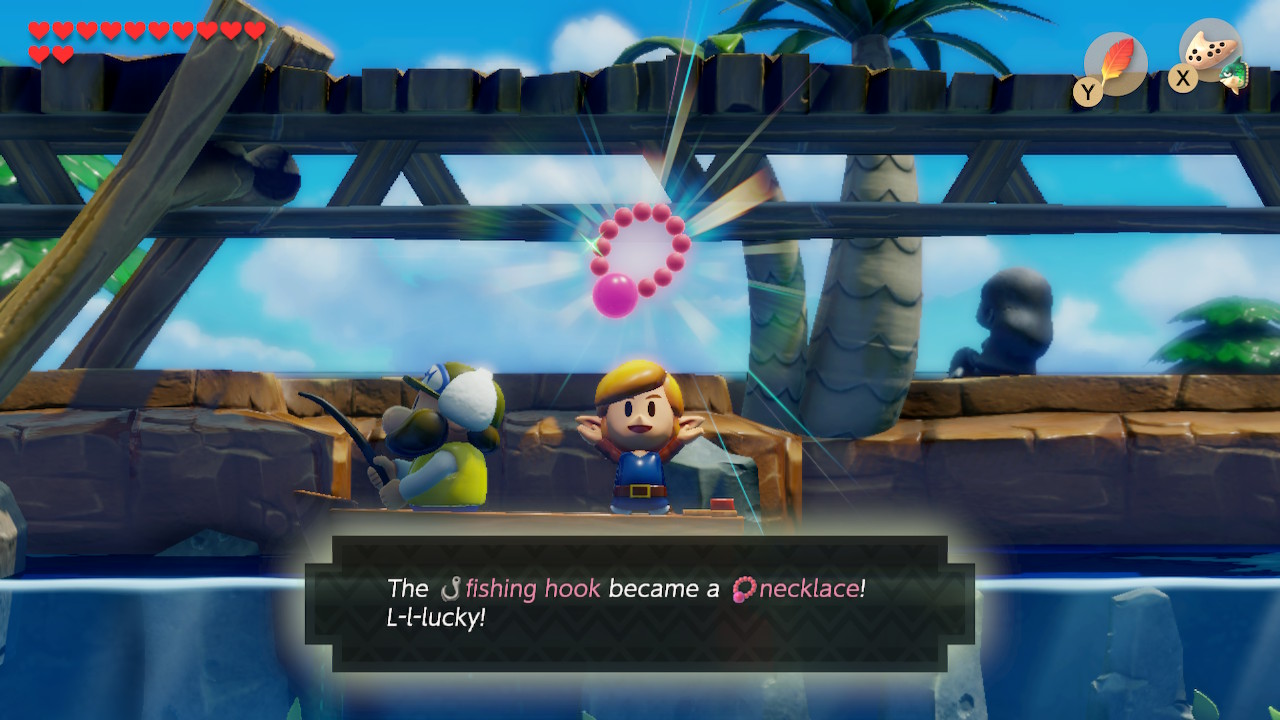Advance the fishing hook necklace dialogue box
Viewport: 1280px width, 720px height.
pyautogui.click(x=640, y=602)
